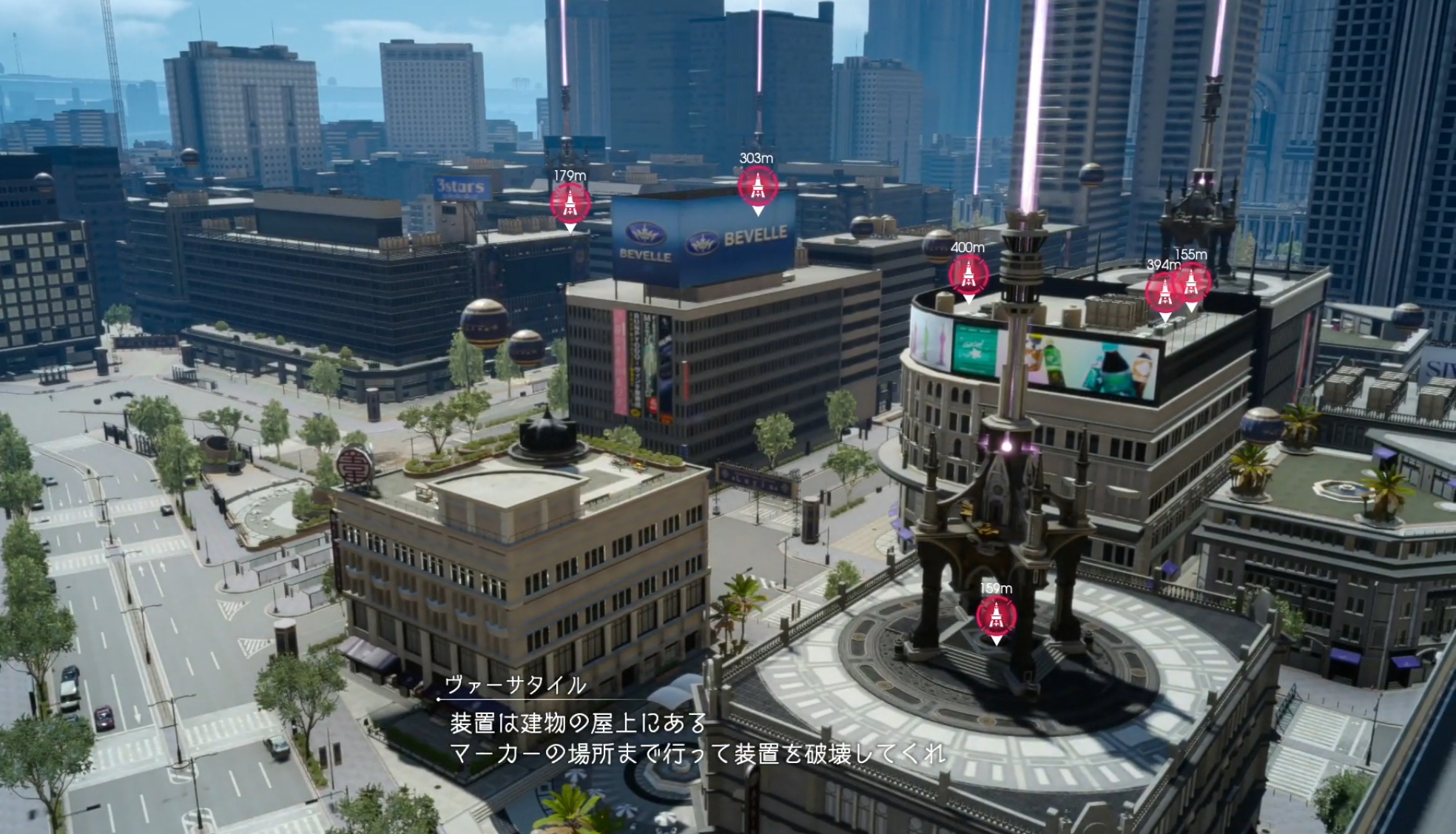Screen dimensions: 1456x834
Task: Choose the tower marker showing 400m
Action: (968, 275)
